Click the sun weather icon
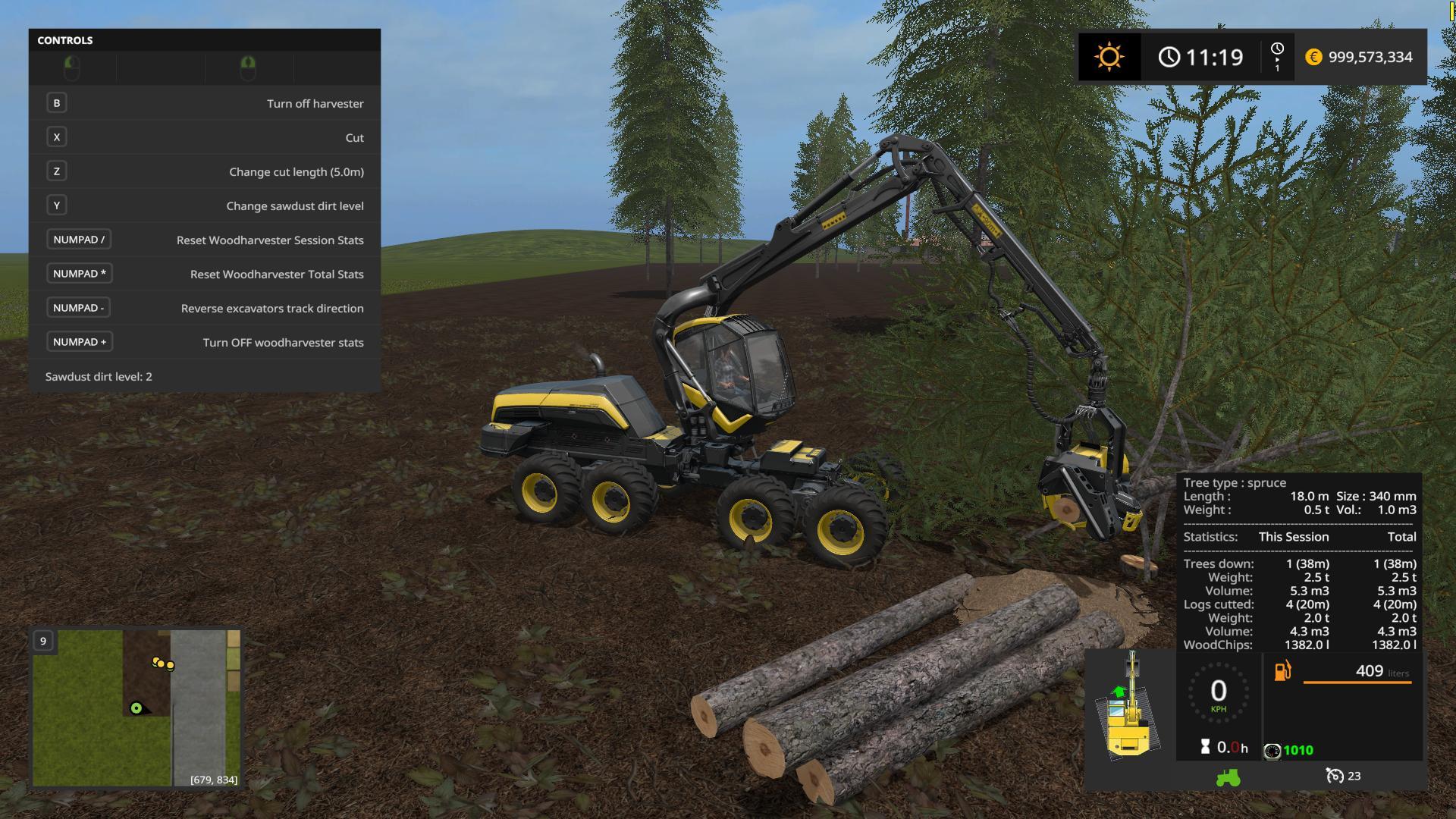The height and width of the screenshot is (819, 1456). 1109,57
